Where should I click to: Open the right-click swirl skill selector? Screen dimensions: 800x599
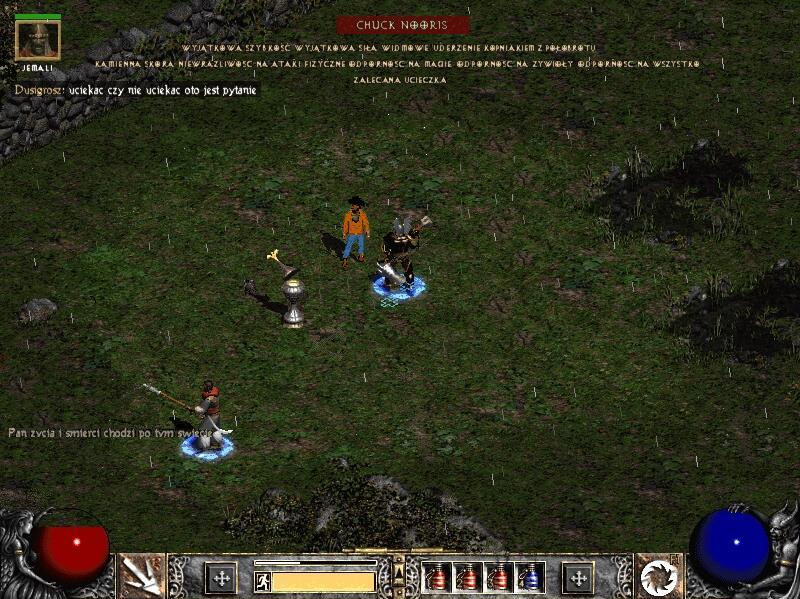tap(658, 576)
